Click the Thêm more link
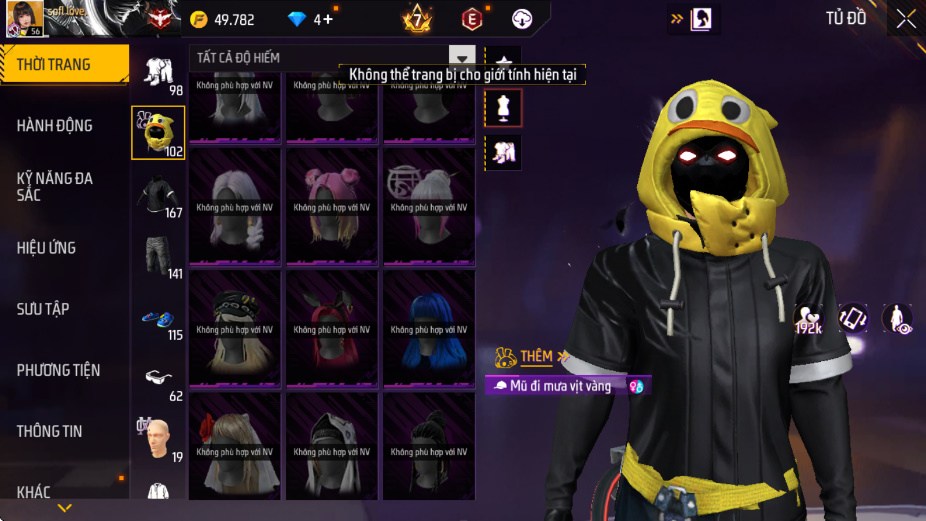The height and width of the screenshot is (521, 926). click(536, 356)
